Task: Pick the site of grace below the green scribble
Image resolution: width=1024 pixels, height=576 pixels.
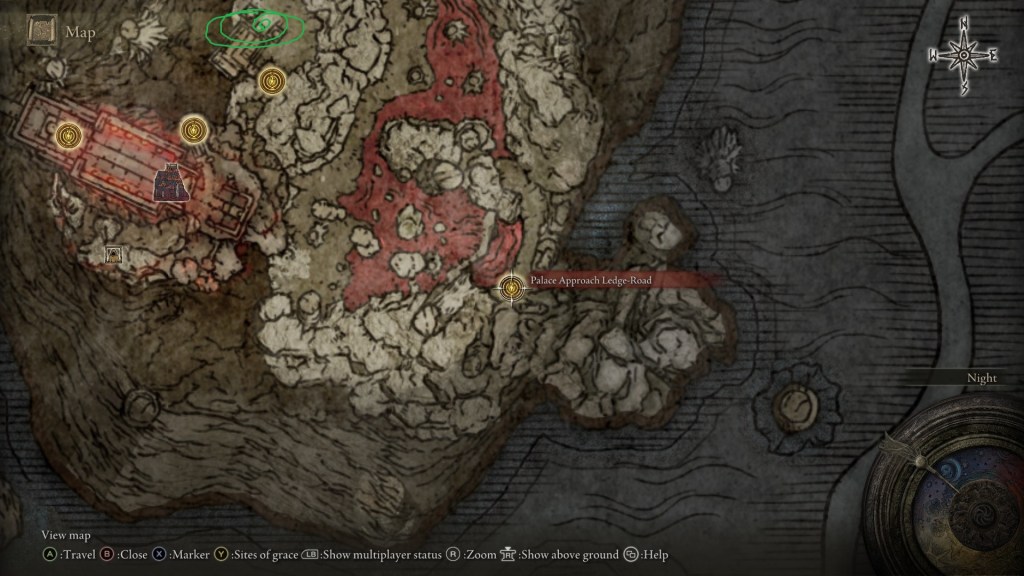Action: pos(271,81)
